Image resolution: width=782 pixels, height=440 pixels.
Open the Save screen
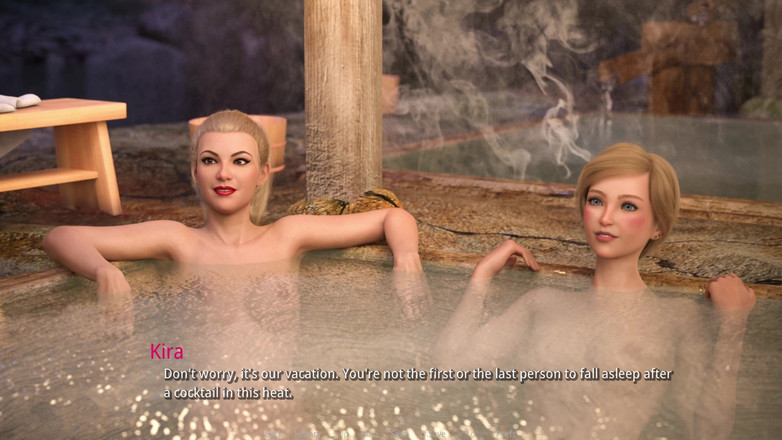click(x=398, y=434)
